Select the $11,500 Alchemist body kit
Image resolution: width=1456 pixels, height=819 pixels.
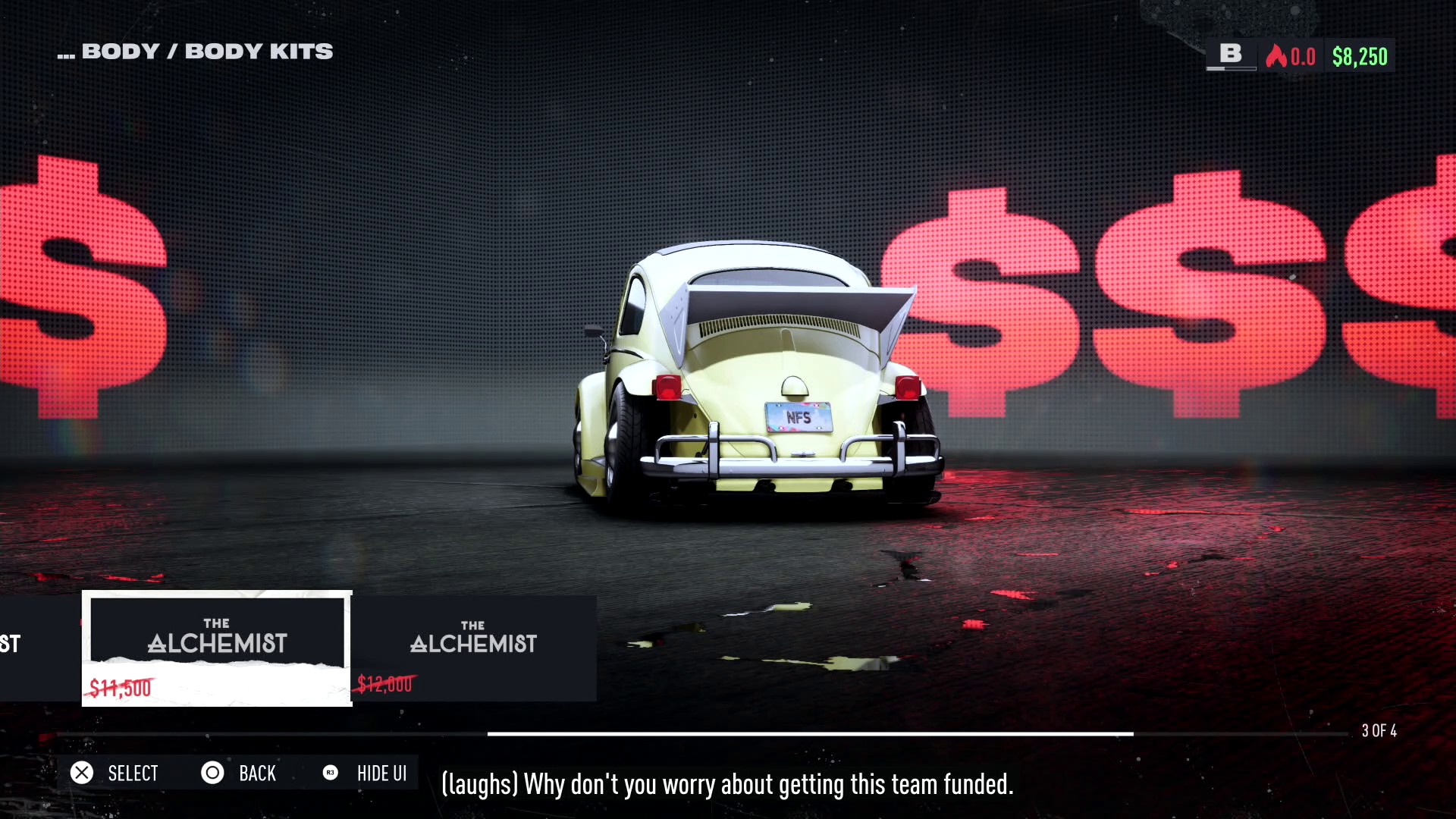click(217, 648)
